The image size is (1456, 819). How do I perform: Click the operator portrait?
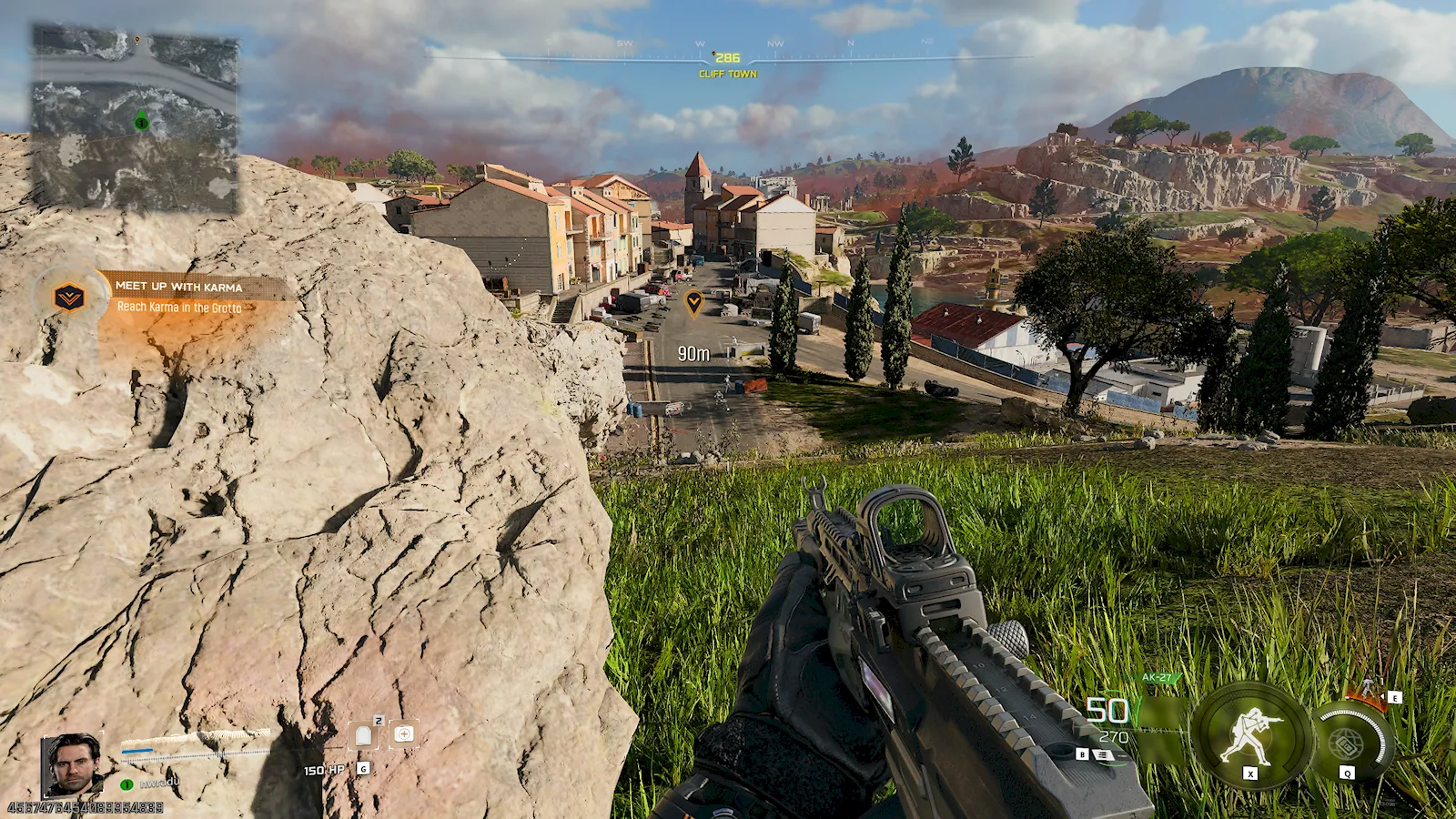72,764
